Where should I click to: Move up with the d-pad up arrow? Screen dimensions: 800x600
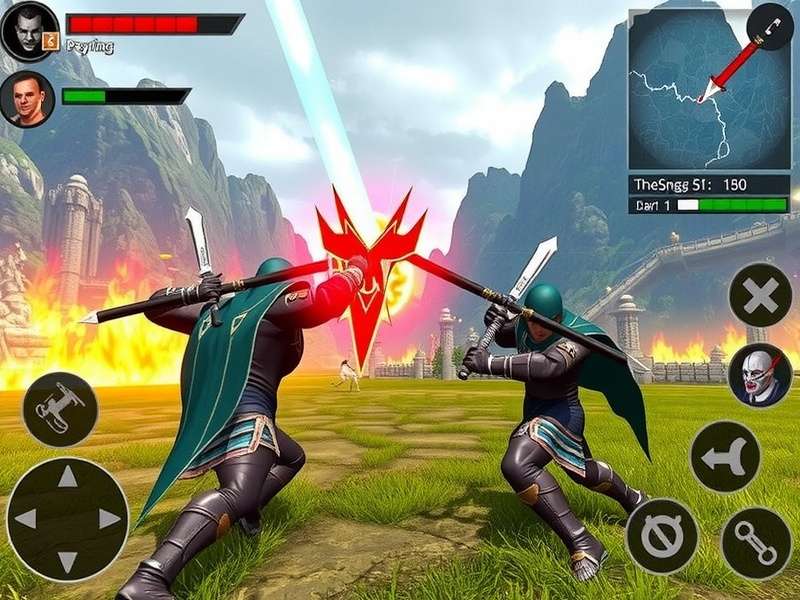[67, 478]
